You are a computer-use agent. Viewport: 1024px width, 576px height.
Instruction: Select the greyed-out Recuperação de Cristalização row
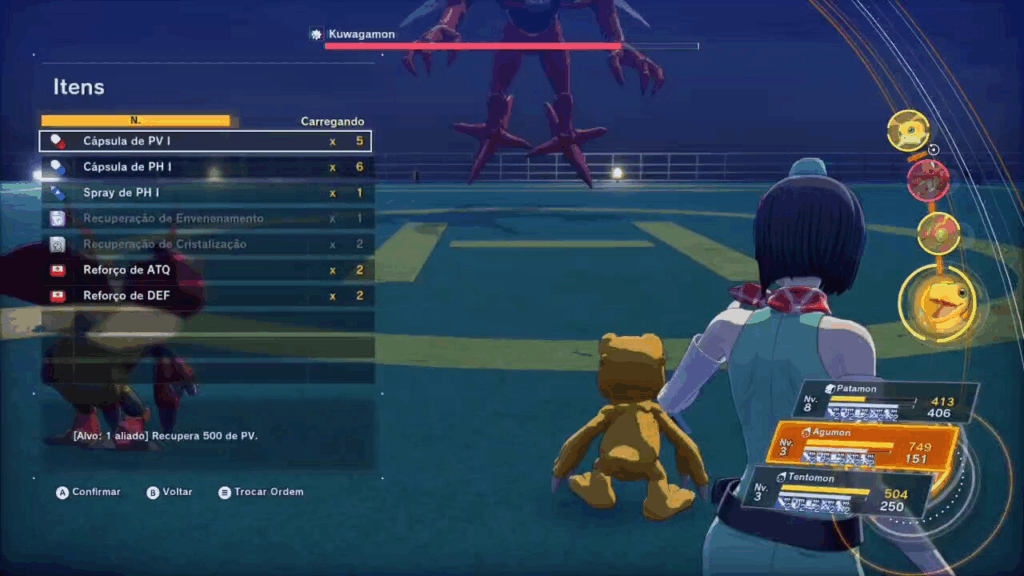(206, 245)
